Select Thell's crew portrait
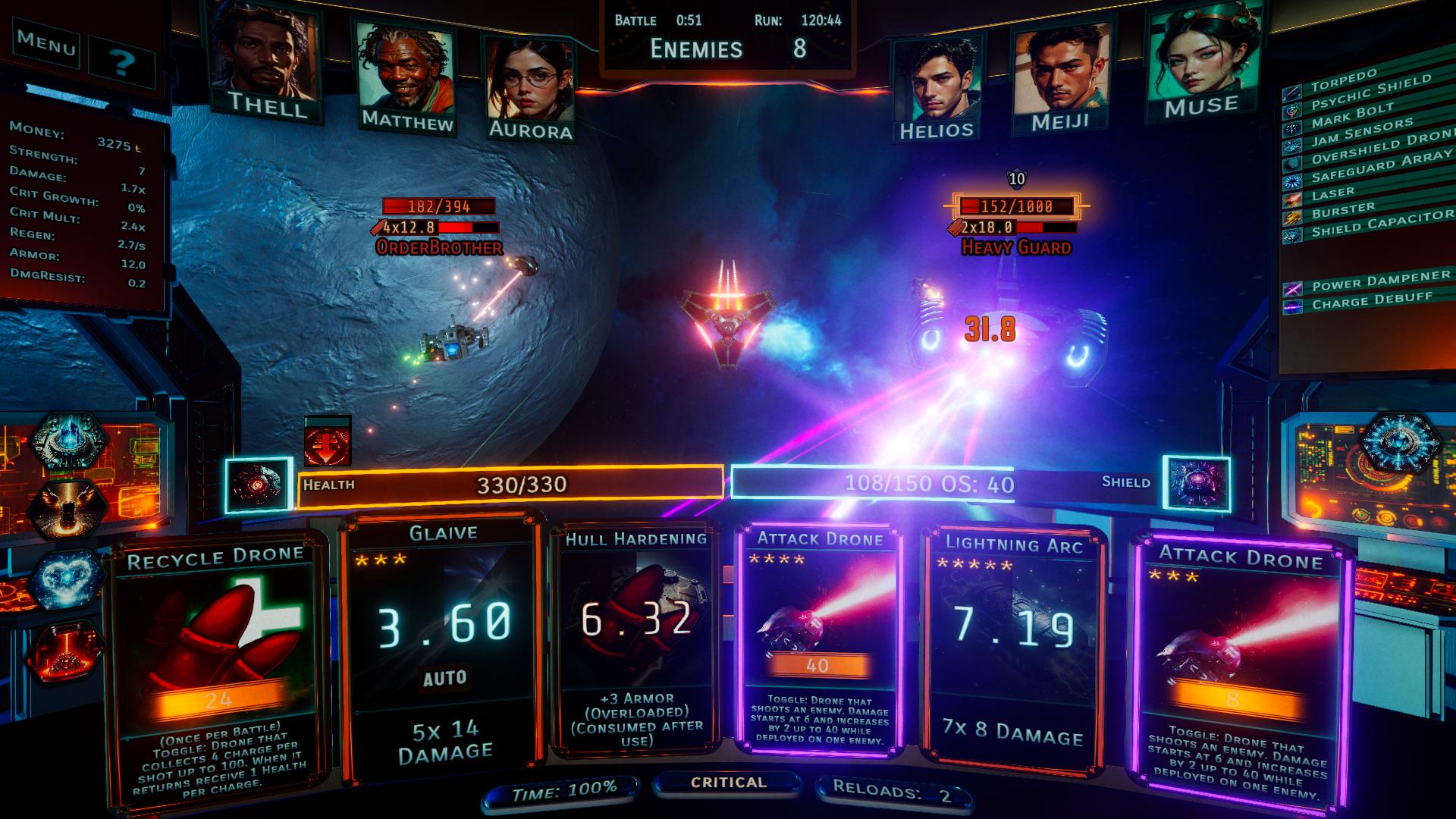The width and height of the screenshot is (1456, 819). pos(265,61)
